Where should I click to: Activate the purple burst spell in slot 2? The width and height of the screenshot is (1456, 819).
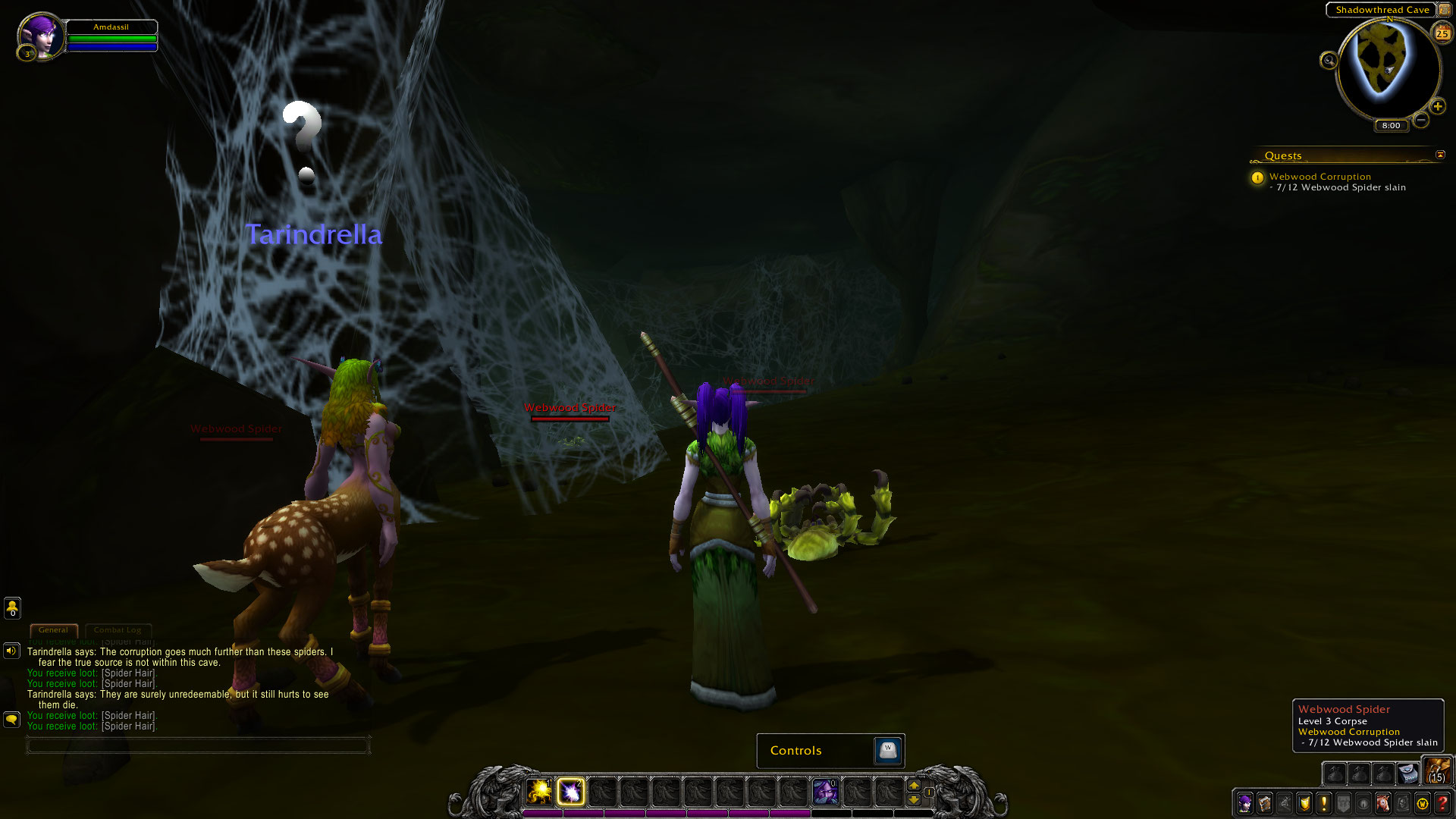click(571, 792)
